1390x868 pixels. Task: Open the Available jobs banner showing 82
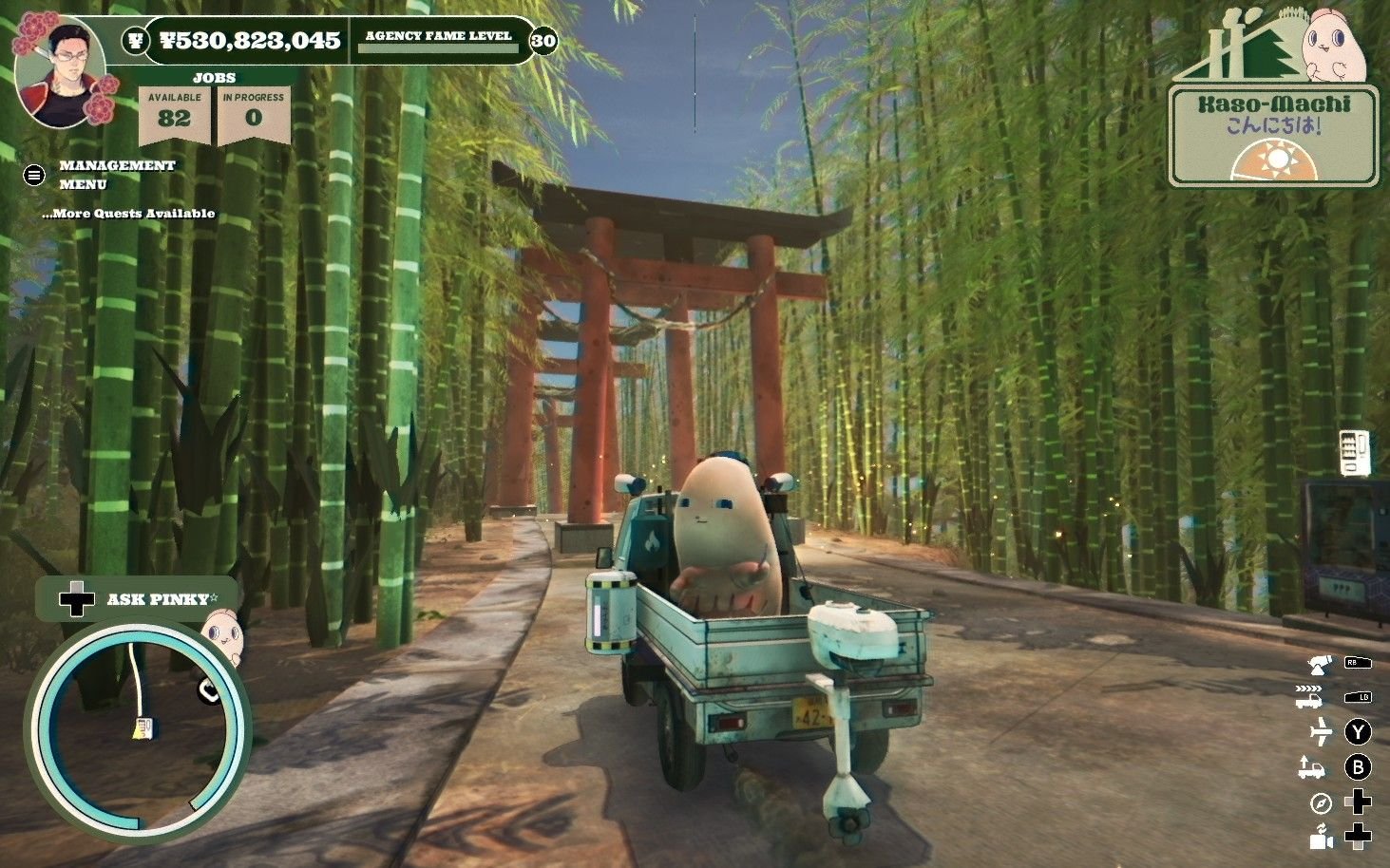175,107
